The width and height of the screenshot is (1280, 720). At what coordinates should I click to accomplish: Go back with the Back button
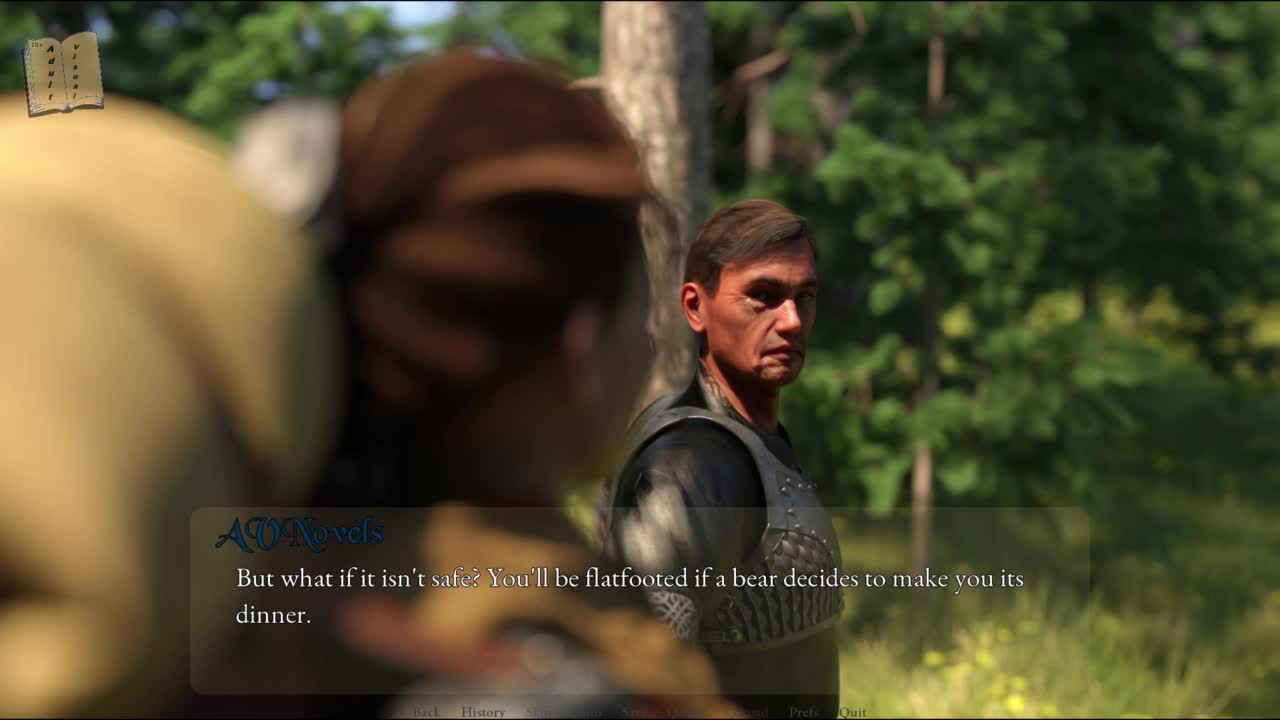click(x=426, y=712)
